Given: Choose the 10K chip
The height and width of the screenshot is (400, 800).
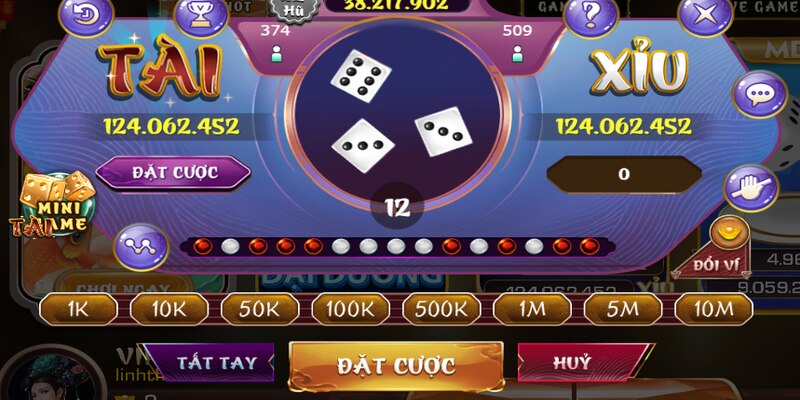Looking at the screenshot, I should point(168,310).
